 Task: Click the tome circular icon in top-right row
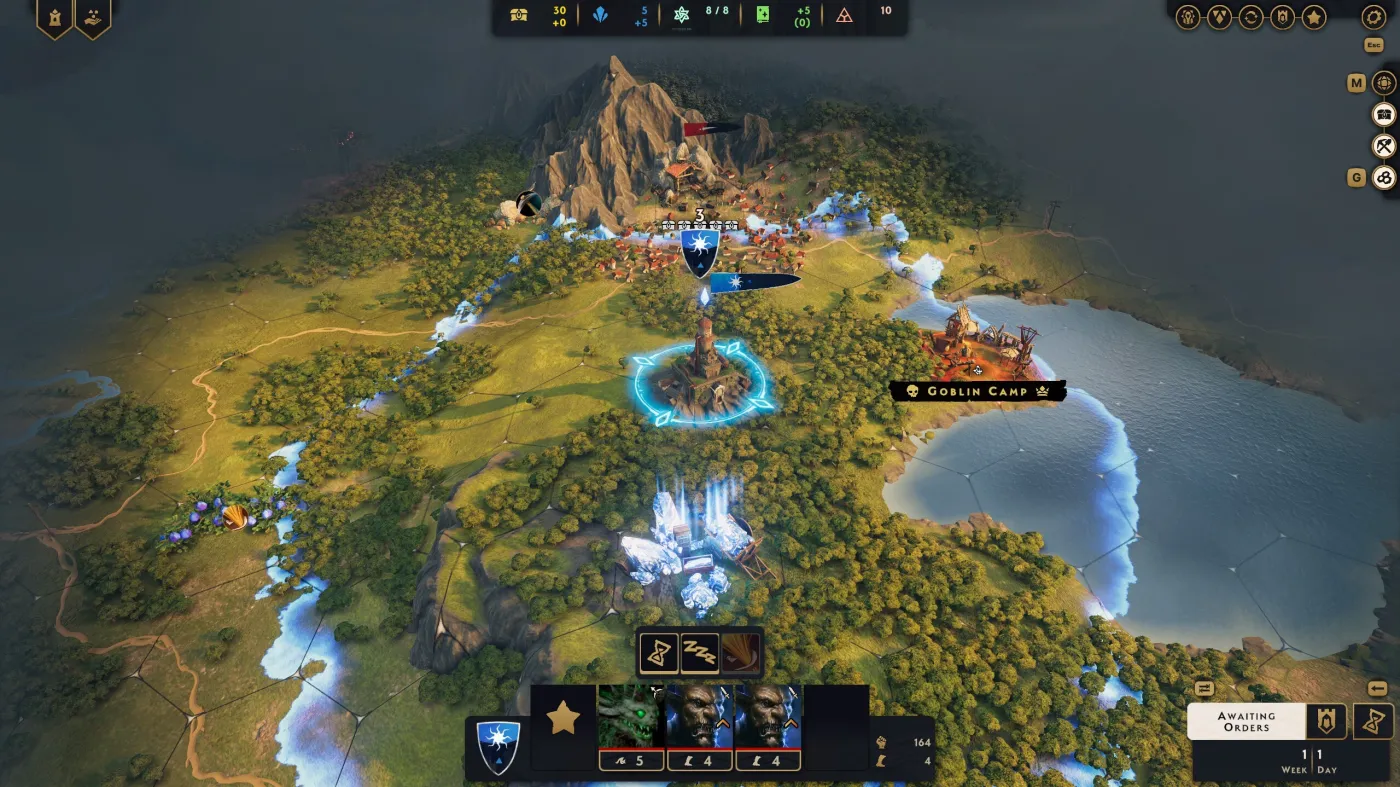[1284, 16]
